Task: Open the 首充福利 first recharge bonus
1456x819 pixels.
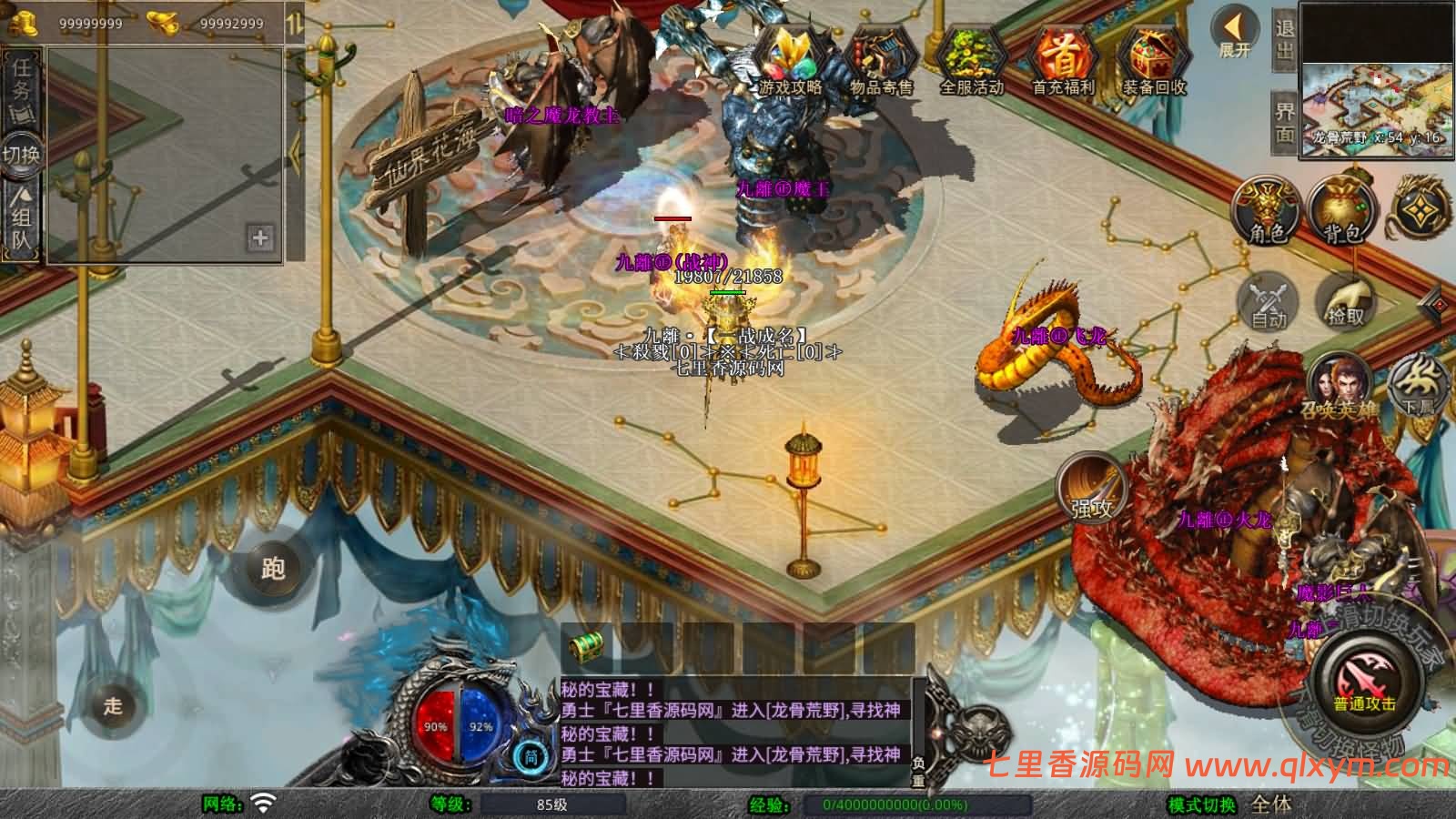Action: [x=1063, y=59]
